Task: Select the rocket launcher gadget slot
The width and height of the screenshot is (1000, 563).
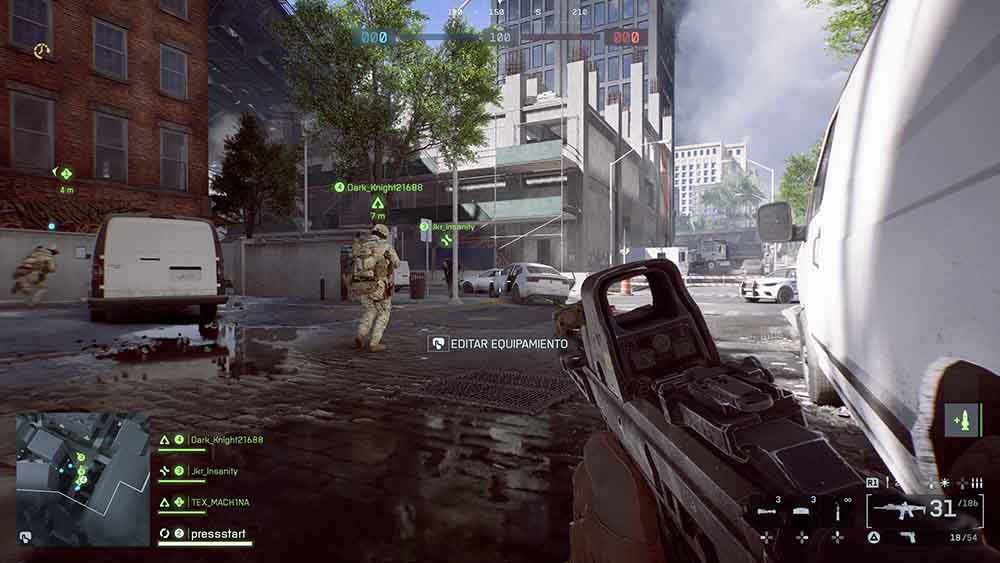Action: [767, 511]
